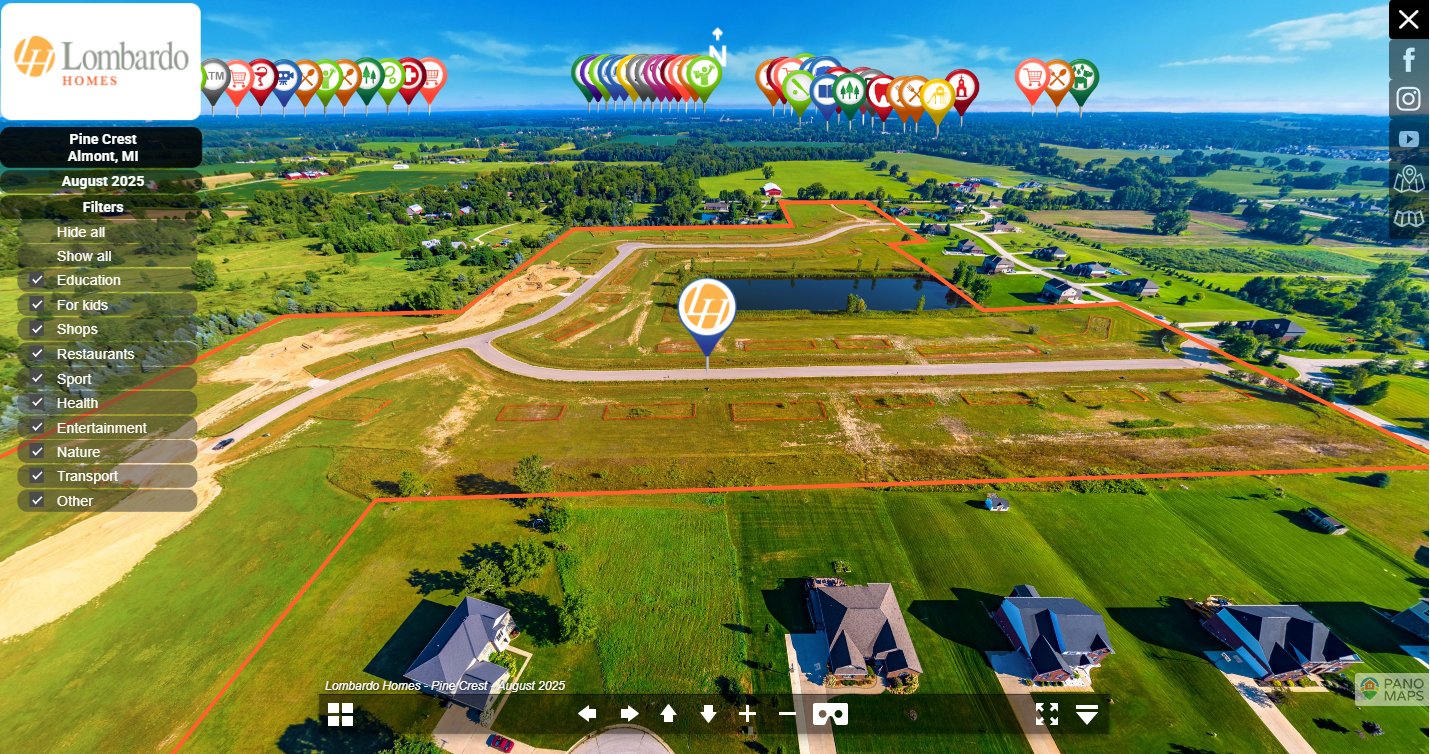Close the panorama viewer with the X
Image resolution: width=1430 pixels, height=754 pixels.
pyautogui.click(x=1408, y=20)
